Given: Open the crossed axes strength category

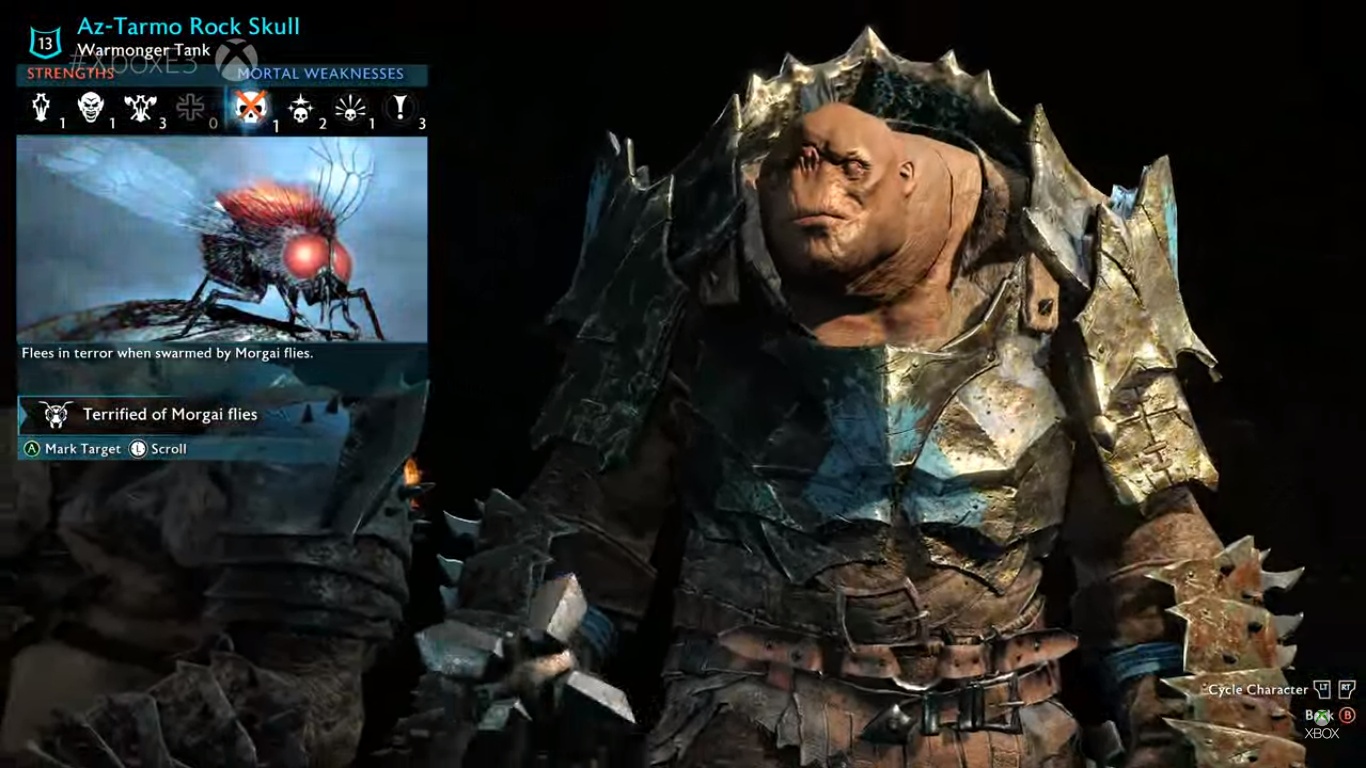Looking at the screenshot, I should 140,107.
